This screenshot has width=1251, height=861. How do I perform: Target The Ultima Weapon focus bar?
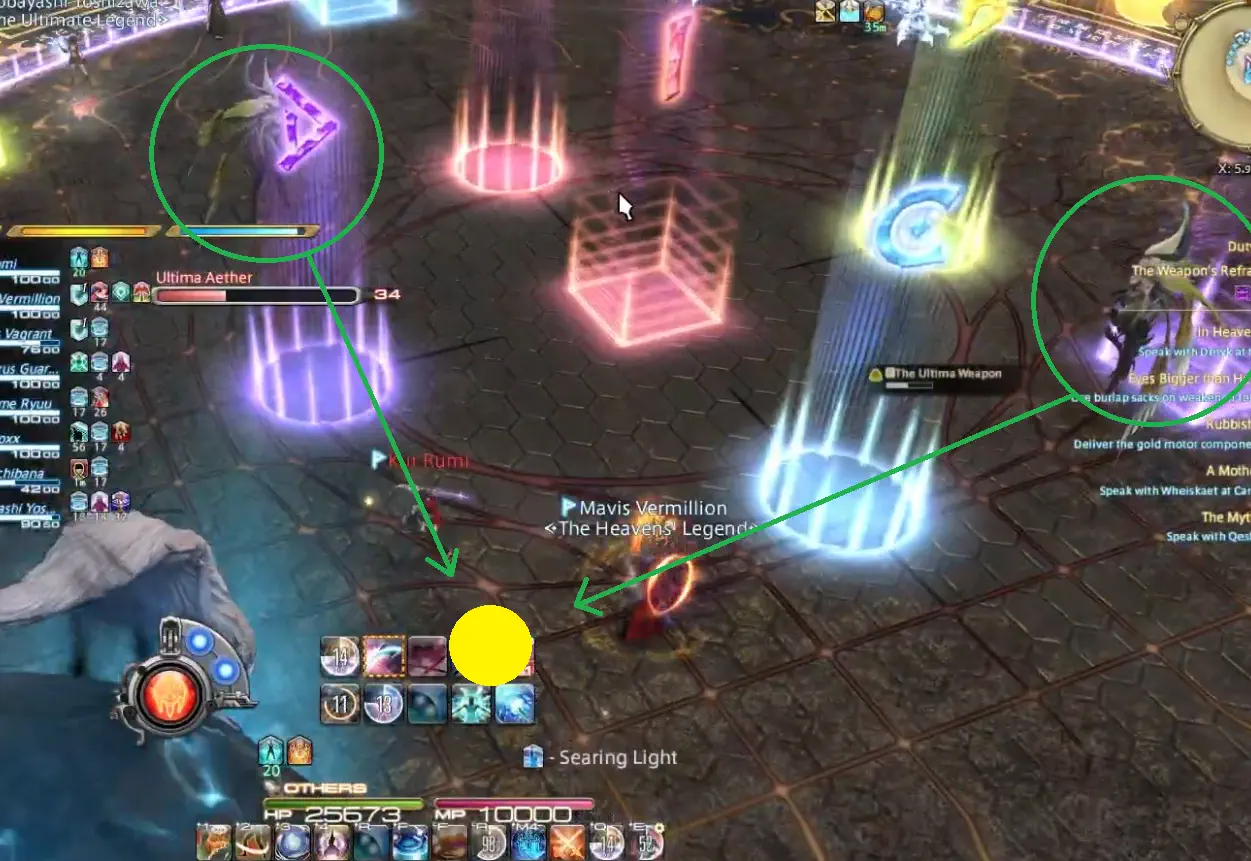click(x=936, y=374)
